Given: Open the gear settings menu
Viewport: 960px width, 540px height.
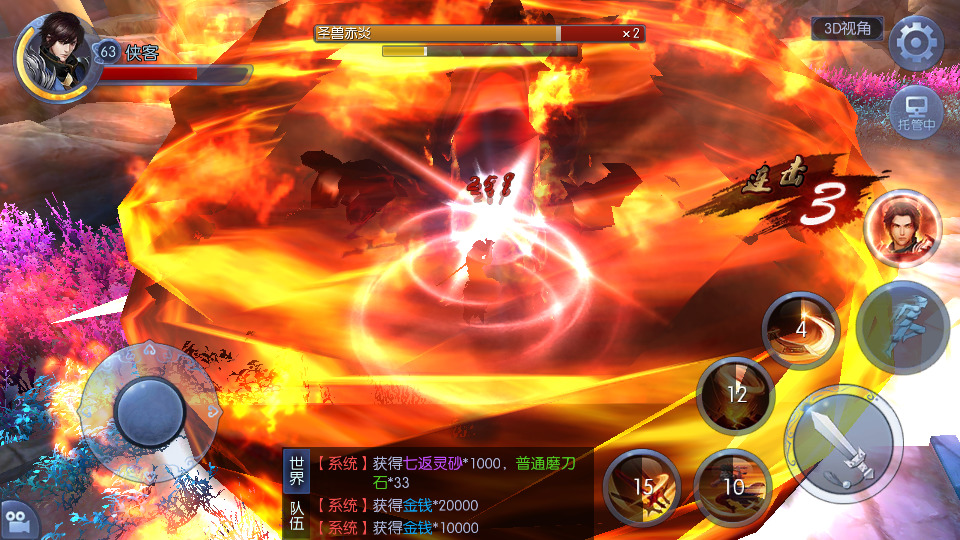Looking at the screenshot, I should 916,43.
